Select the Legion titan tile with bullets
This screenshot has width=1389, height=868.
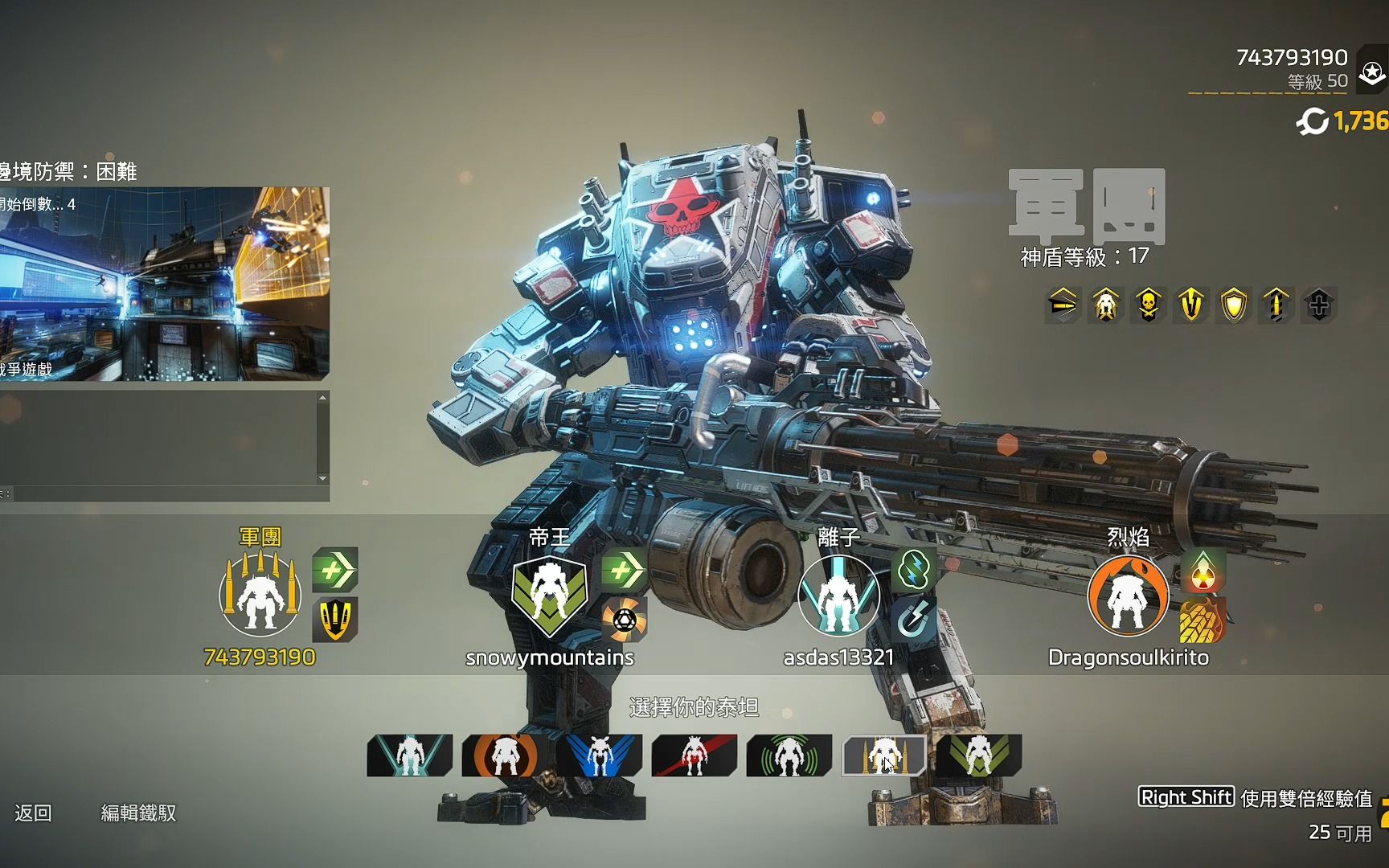[x=883, y=755]
